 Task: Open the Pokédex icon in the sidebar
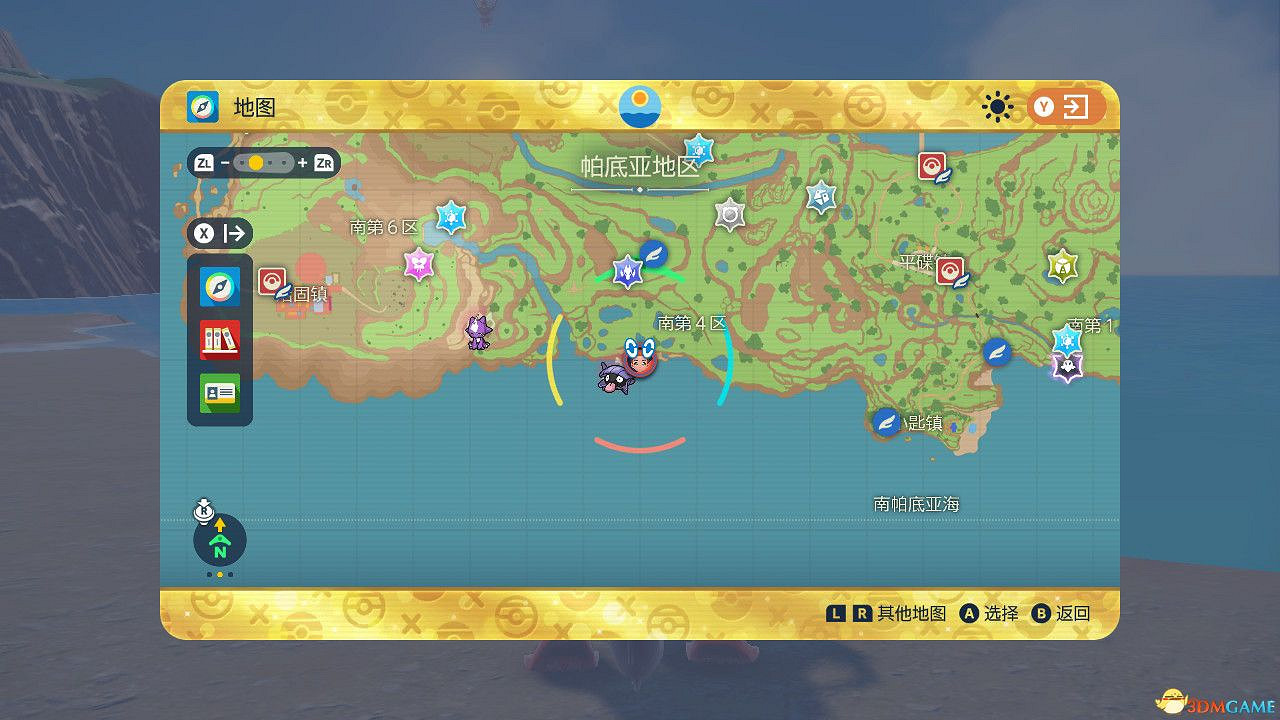click(219, 339)
